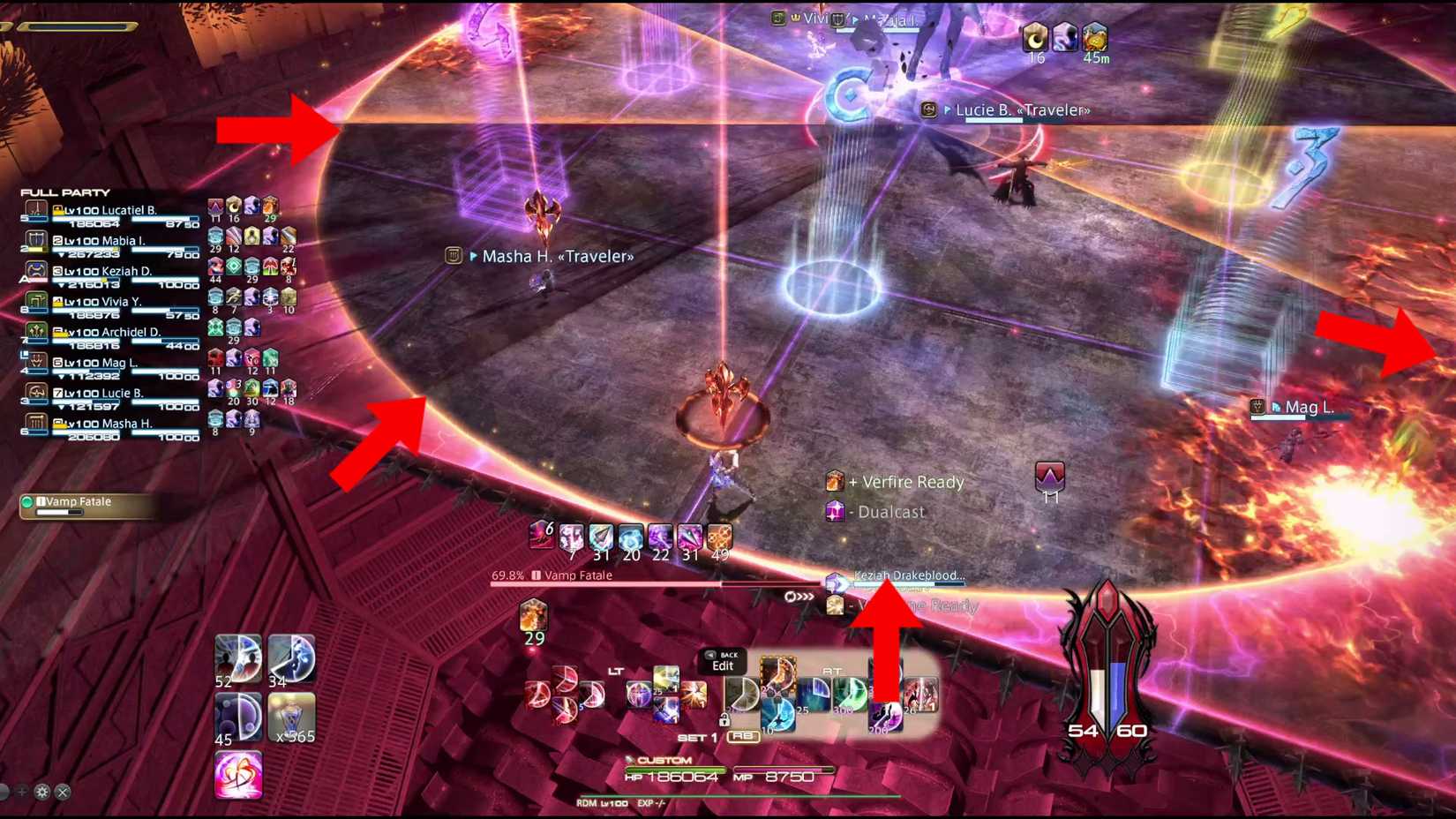The image size is (1456, 819).
Task: Click the potion stack labeled x565
Action: [291, 717]
